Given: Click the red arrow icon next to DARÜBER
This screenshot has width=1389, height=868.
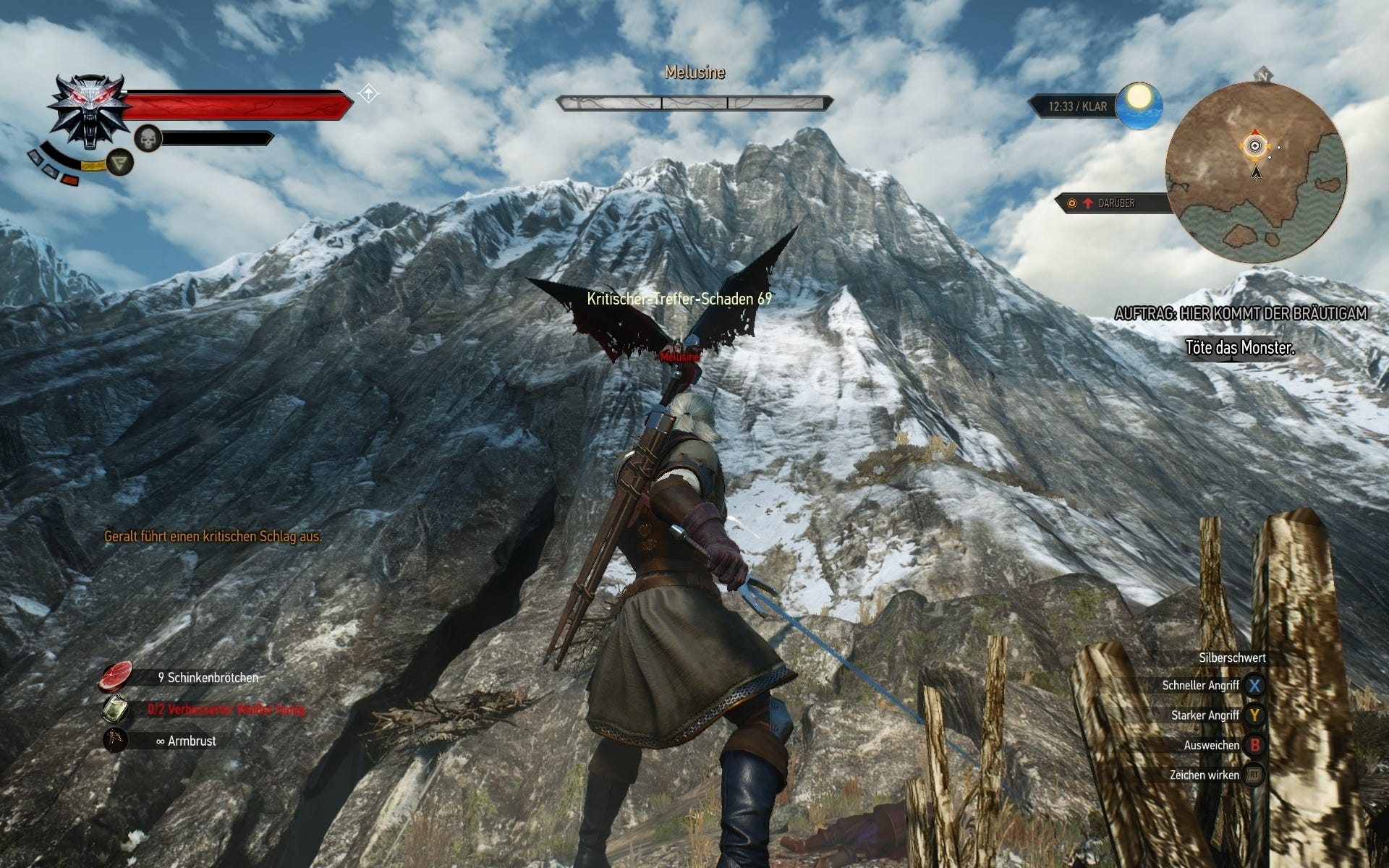Looking at the screenshot, I should 1087,203.
